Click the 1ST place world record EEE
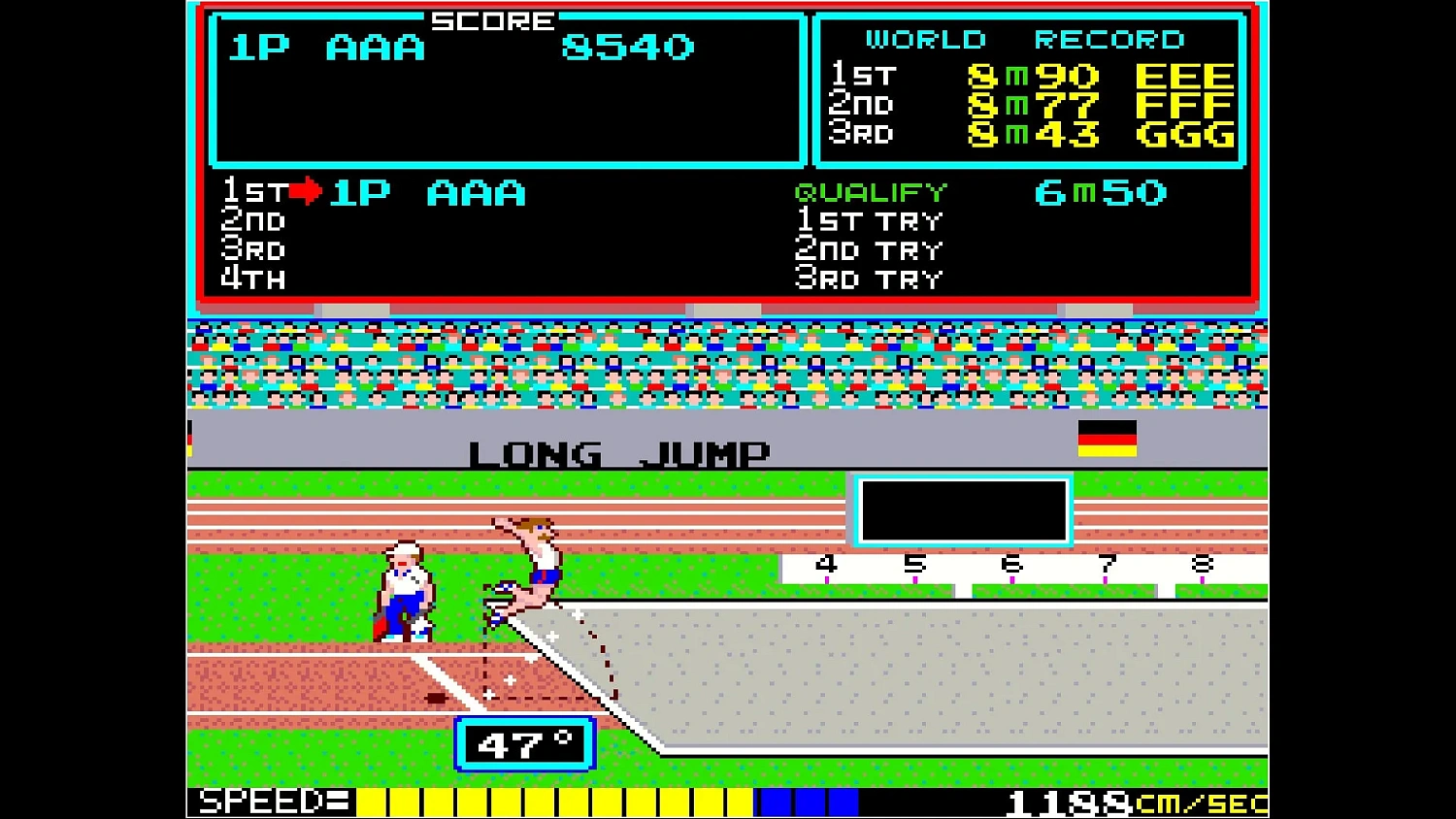This screenshot has height=819, width=1456. 1185,75
